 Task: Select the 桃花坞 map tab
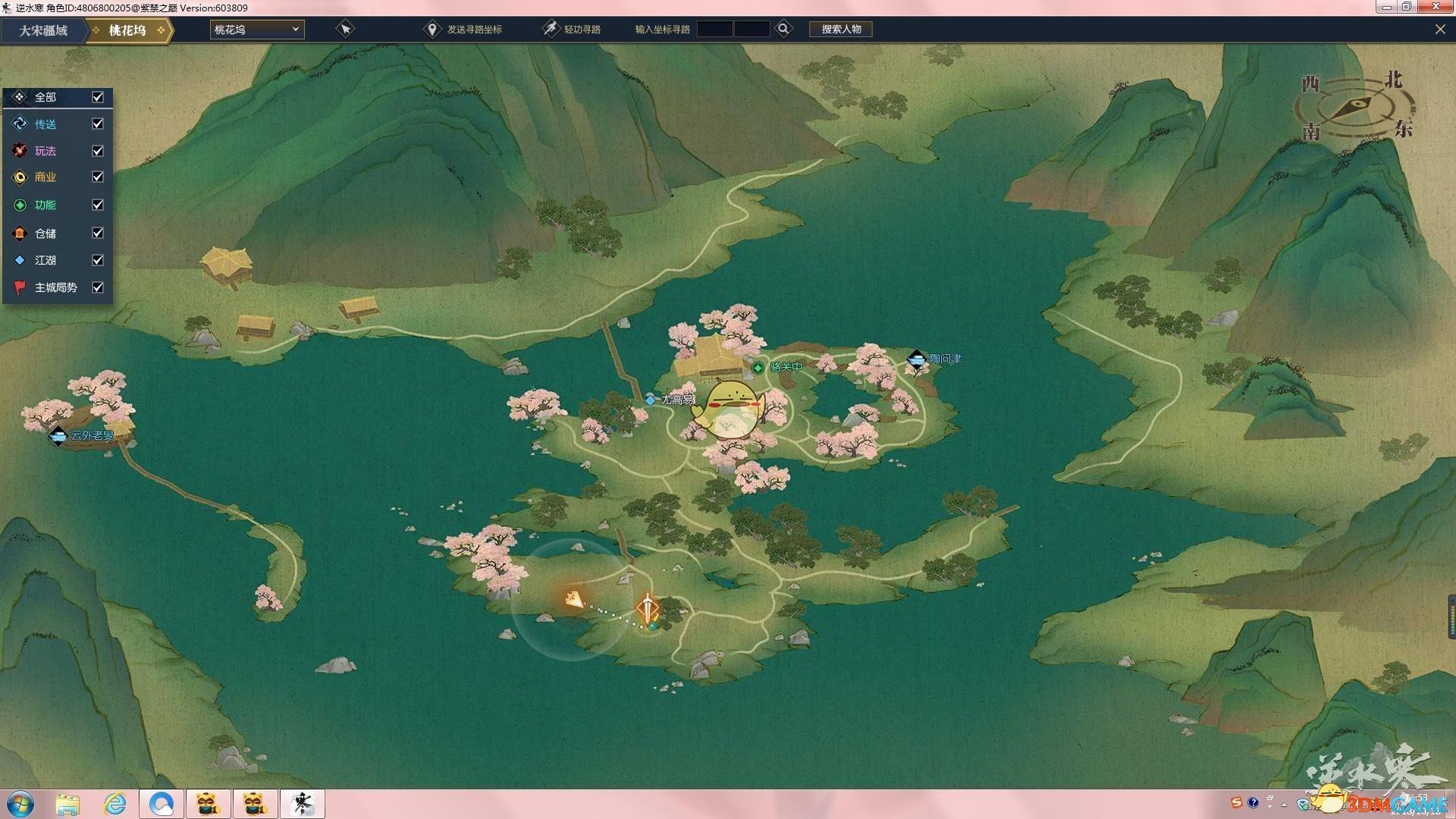point(127,30)
